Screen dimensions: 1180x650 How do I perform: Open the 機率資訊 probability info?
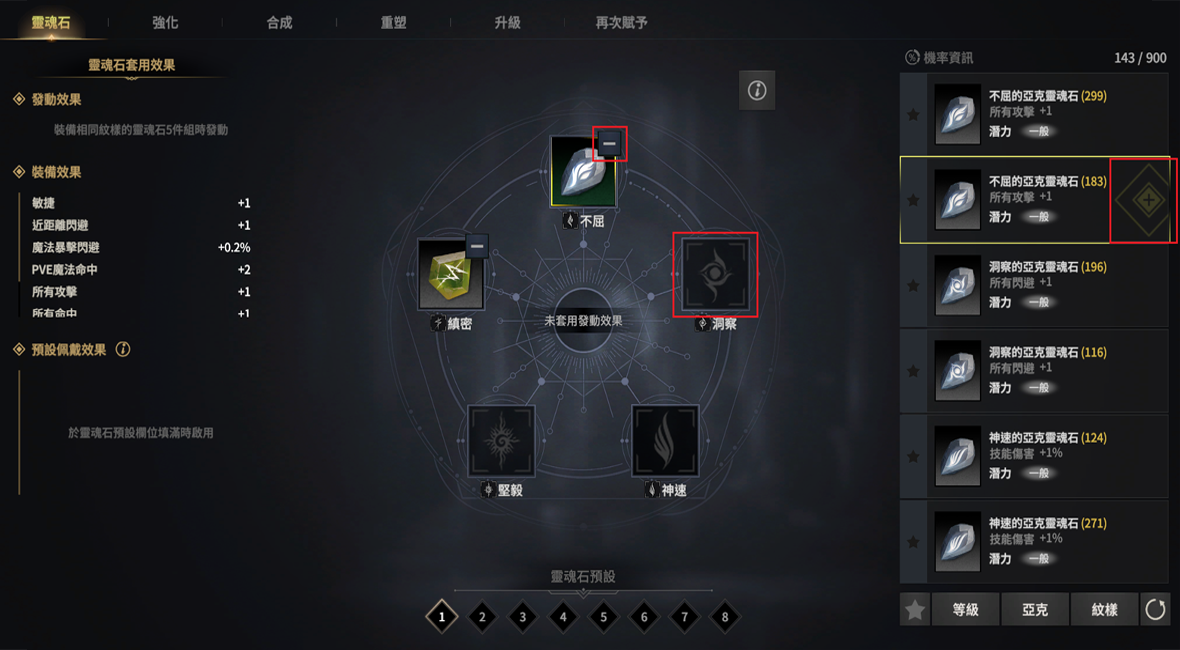(938, 58)
